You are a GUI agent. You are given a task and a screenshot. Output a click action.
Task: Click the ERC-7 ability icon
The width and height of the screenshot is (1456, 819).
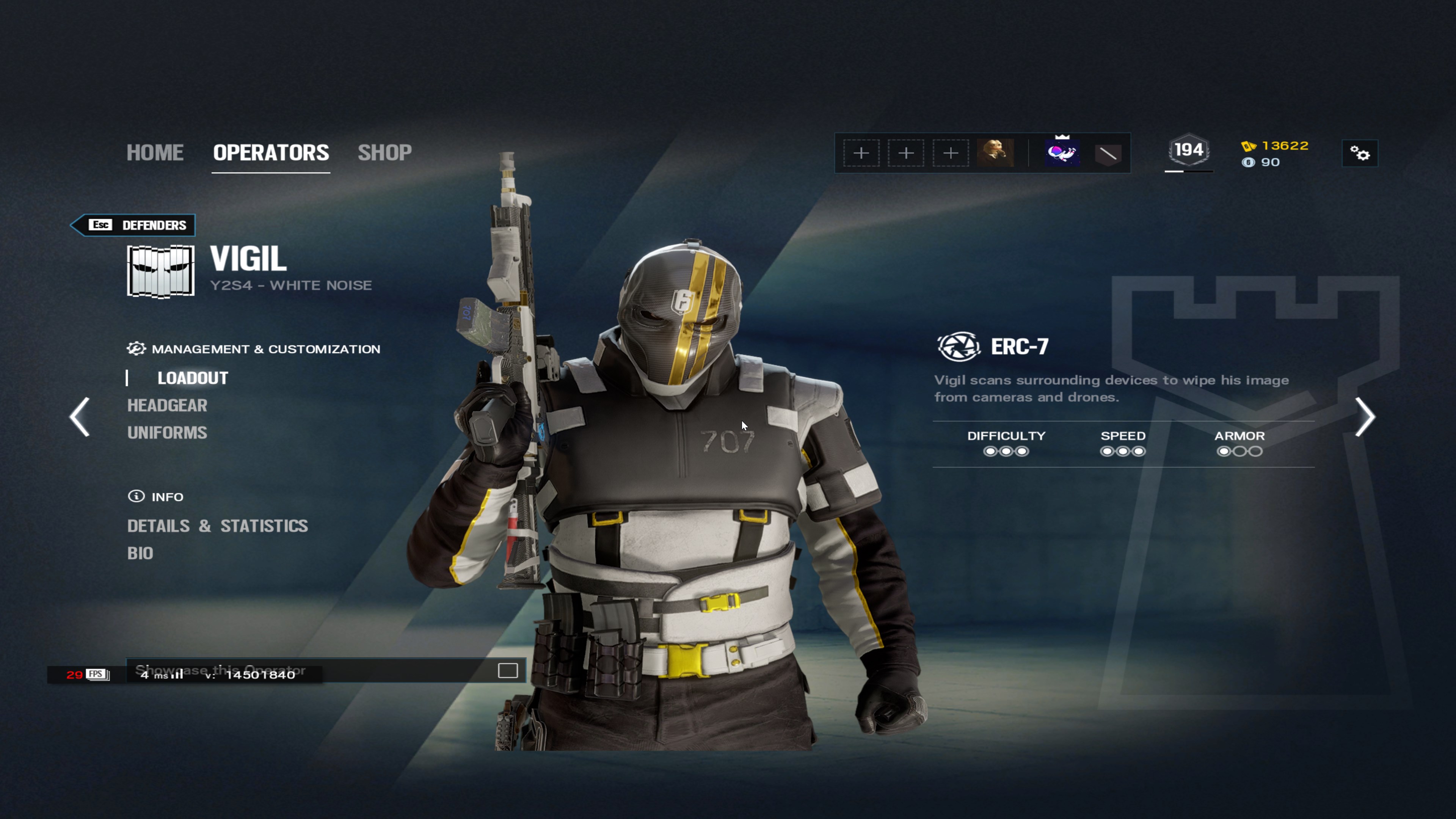click(x=958, y=347)
